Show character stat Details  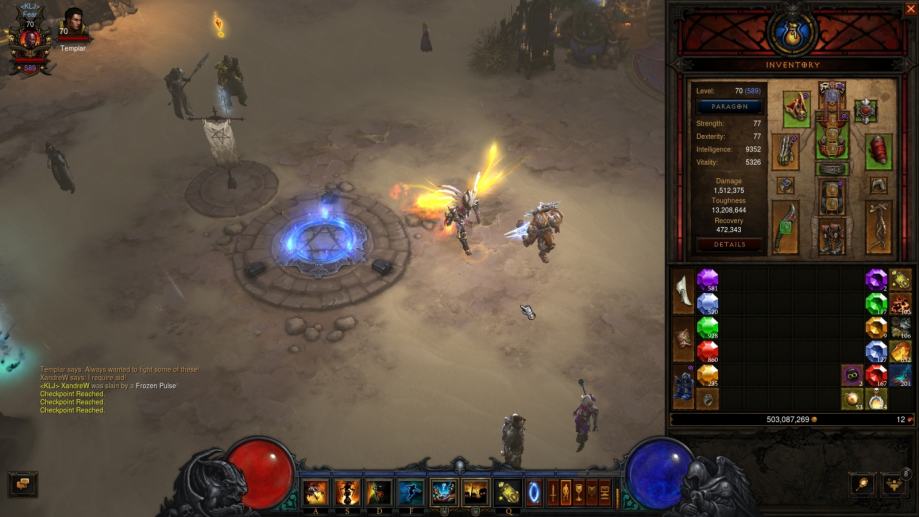(x=729, y=244)
